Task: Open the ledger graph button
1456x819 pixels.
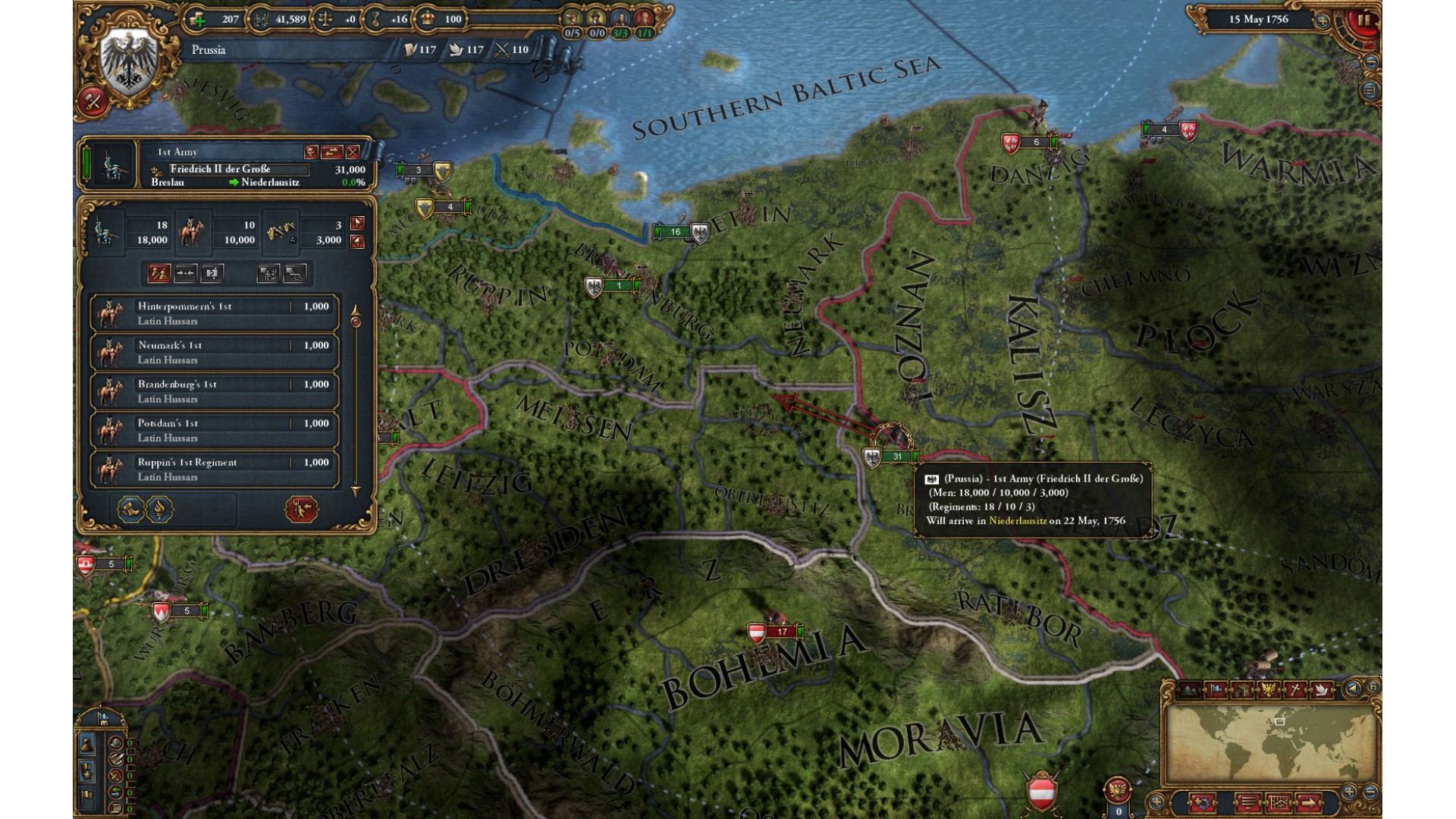Action: coord(1278,801)
